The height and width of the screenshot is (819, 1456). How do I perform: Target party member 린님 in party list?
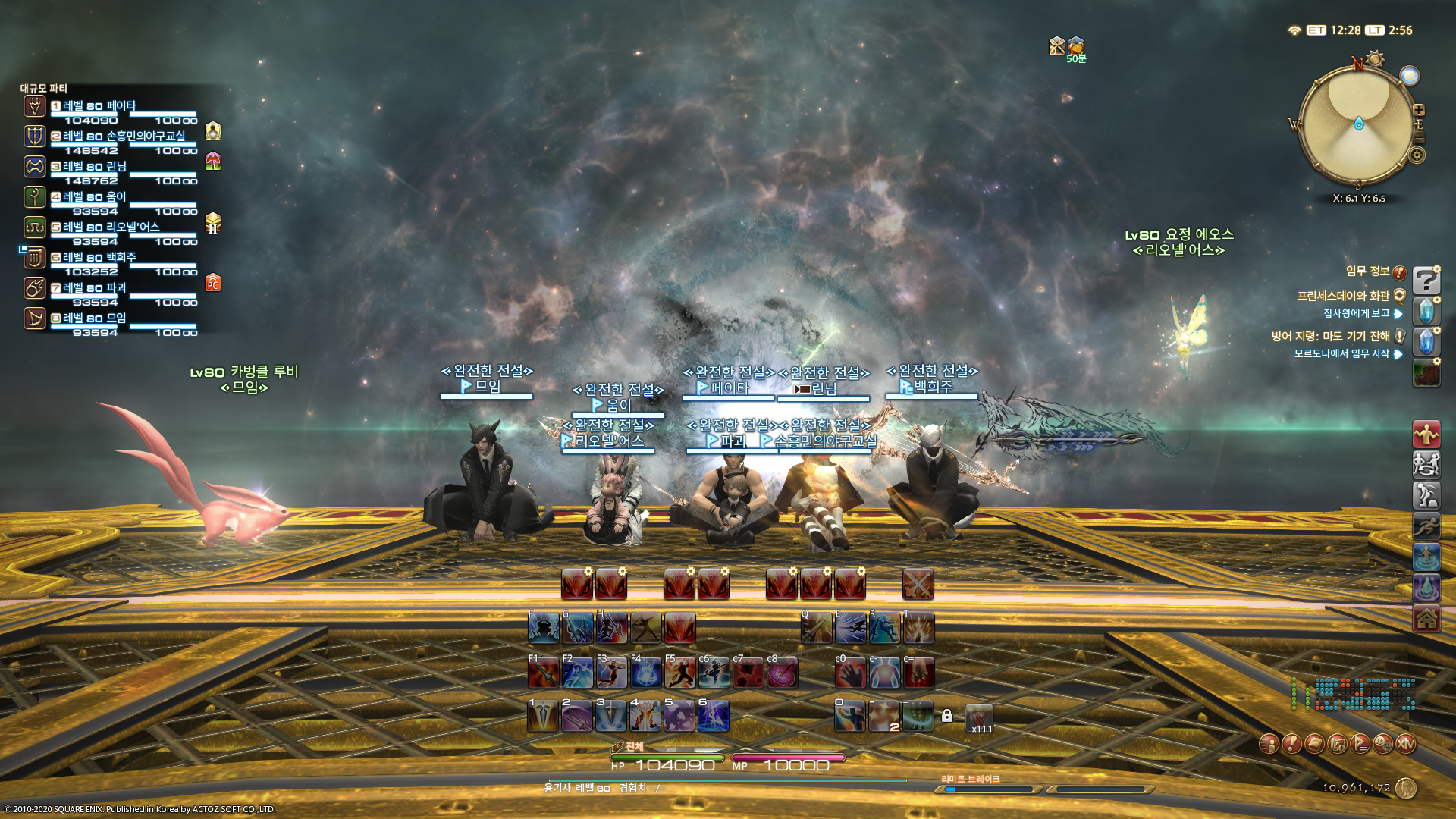[94, 167]
